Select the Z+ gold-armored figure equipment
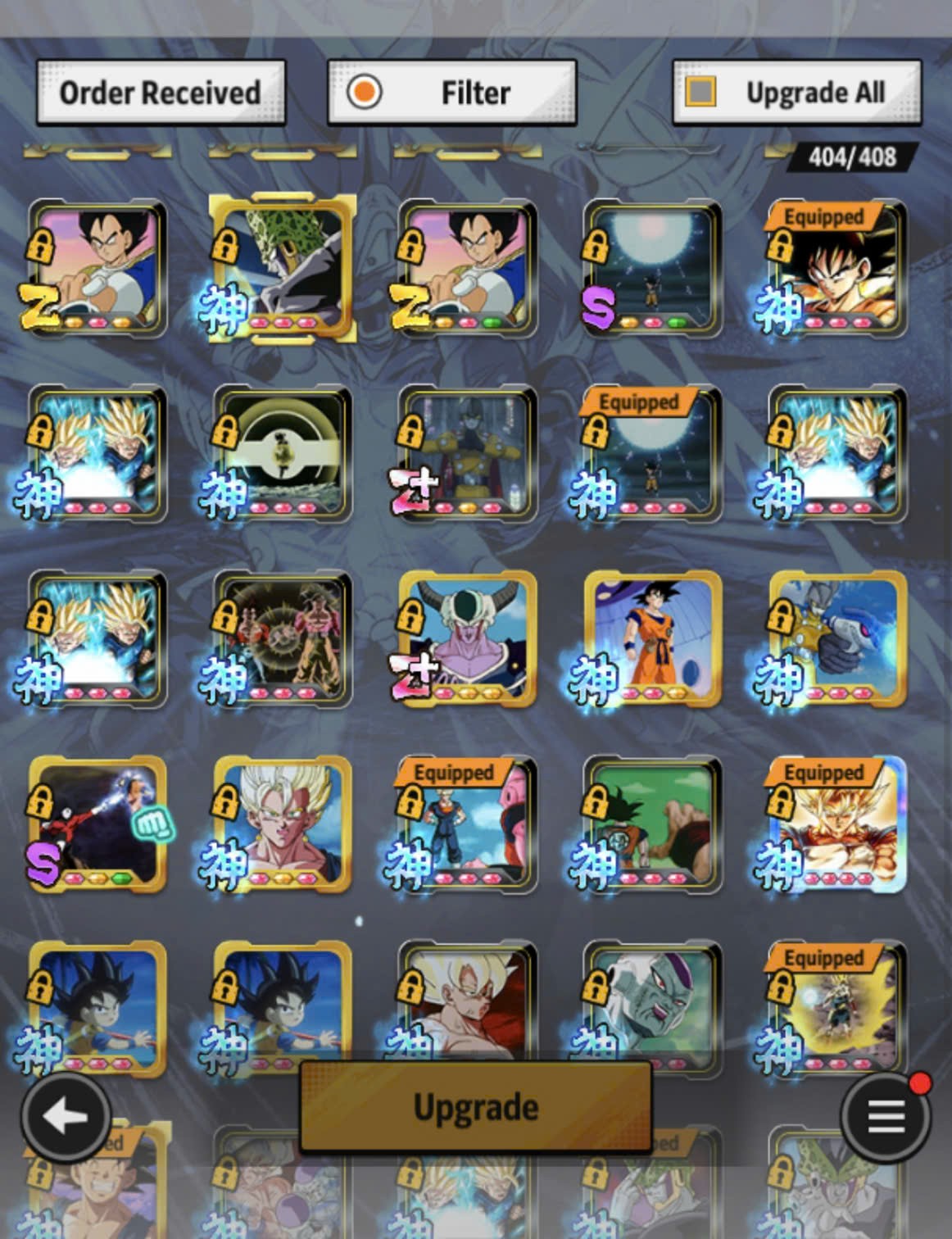The height and width of the screenshot is (1239, 952). pos(467,454)
